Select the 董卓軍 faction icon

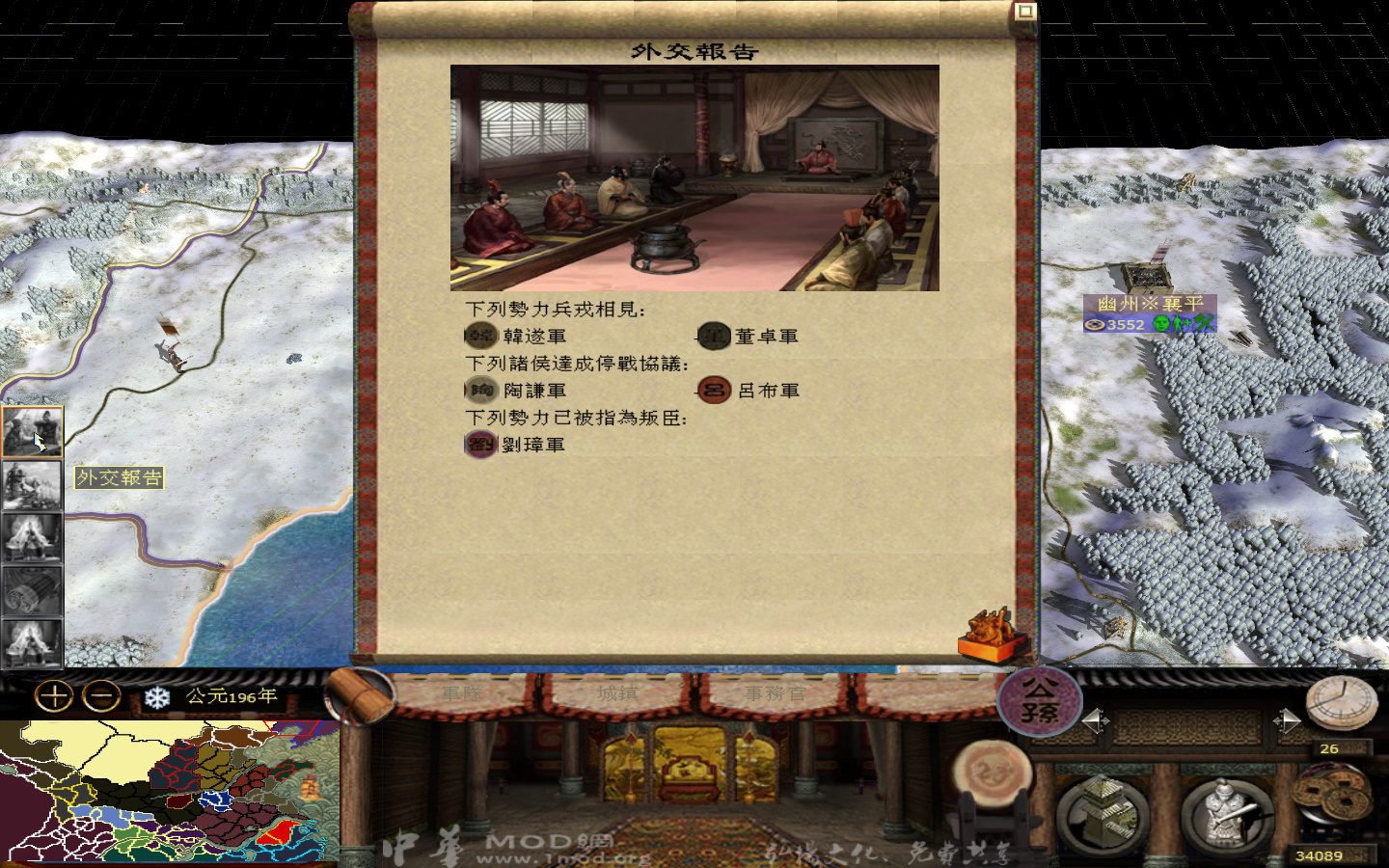(714, 336)
